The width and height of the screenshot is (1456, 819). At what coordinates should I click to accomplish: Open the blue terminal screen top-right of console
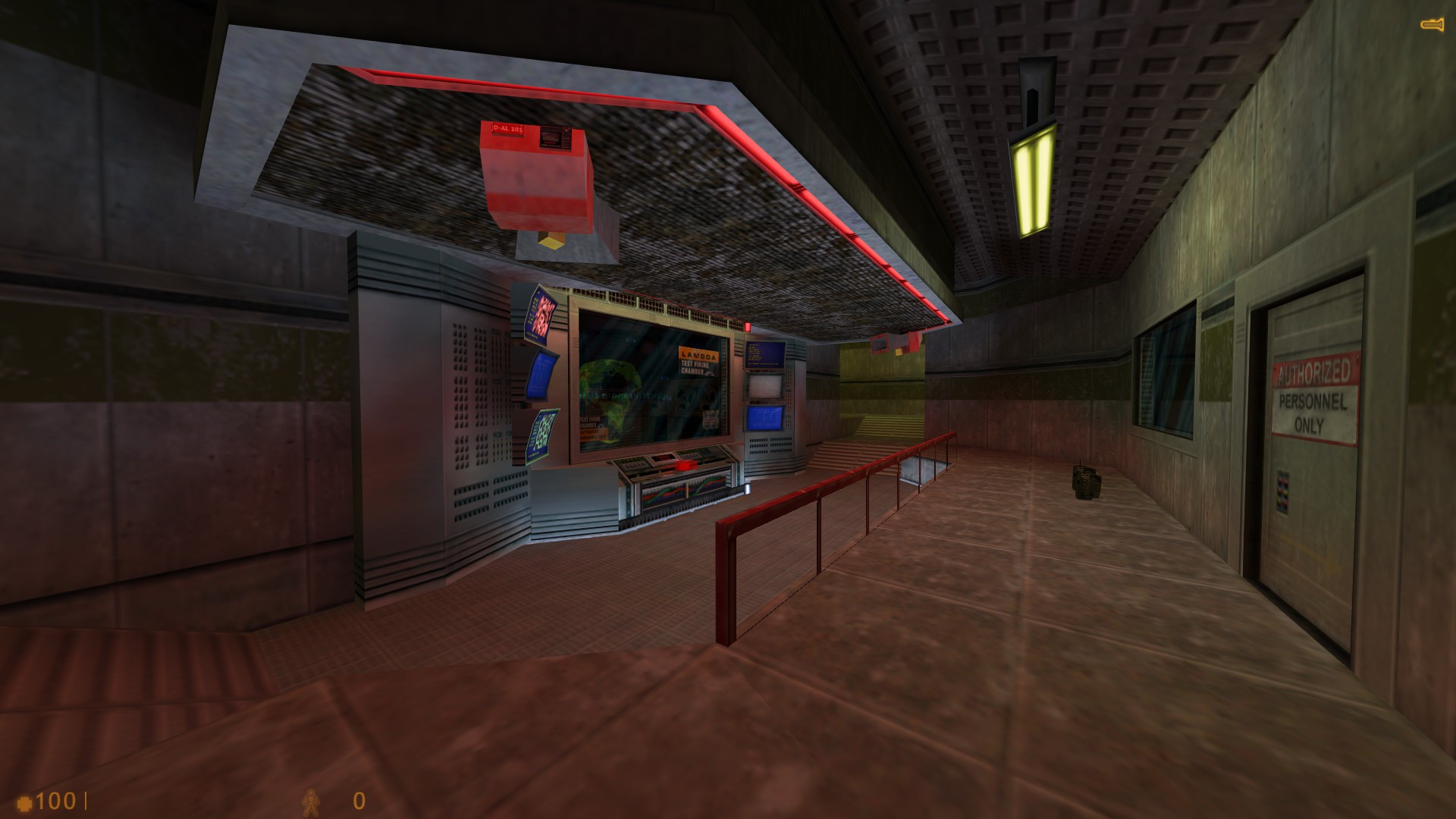(x=764, y=353)
